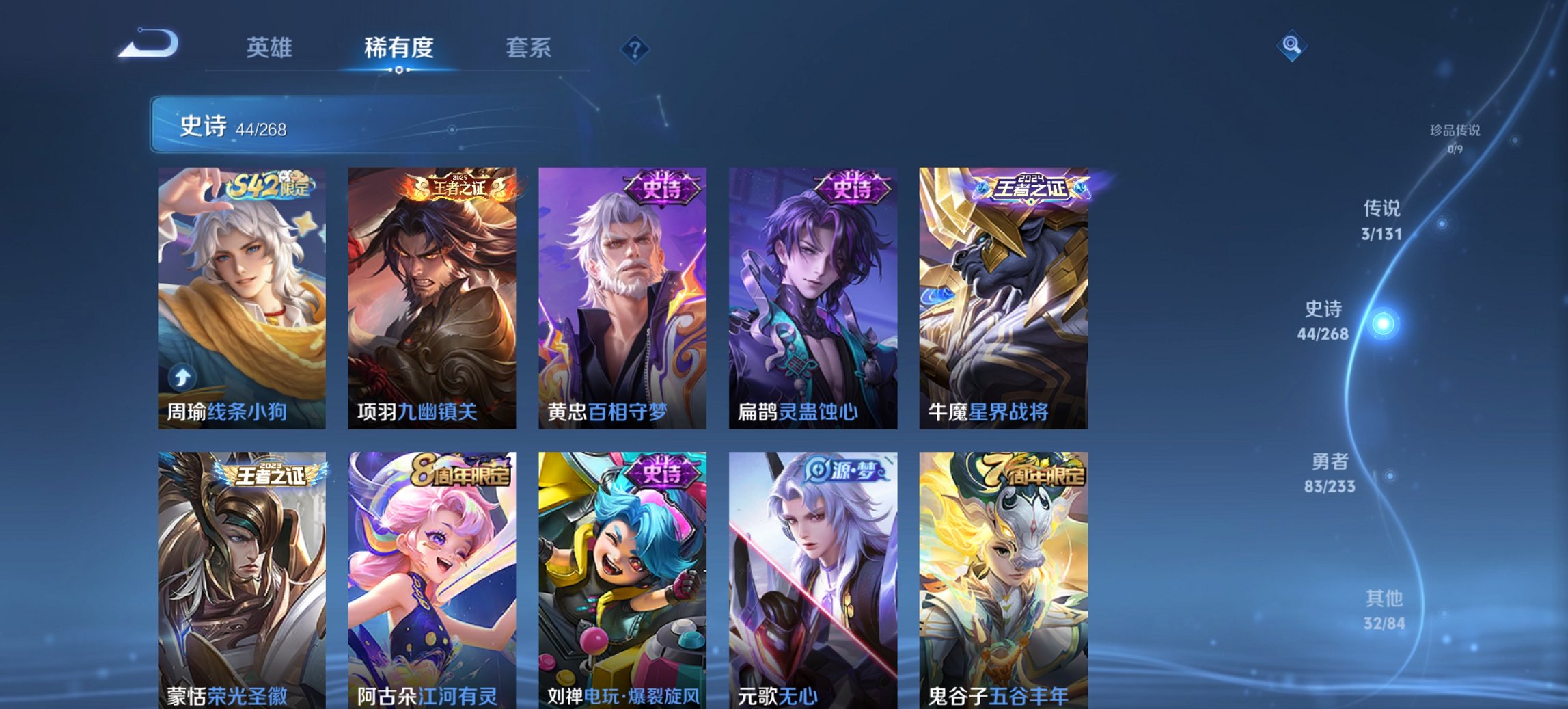Click the help question mark icon
The image size is (1568, 709).
(635, 48)
